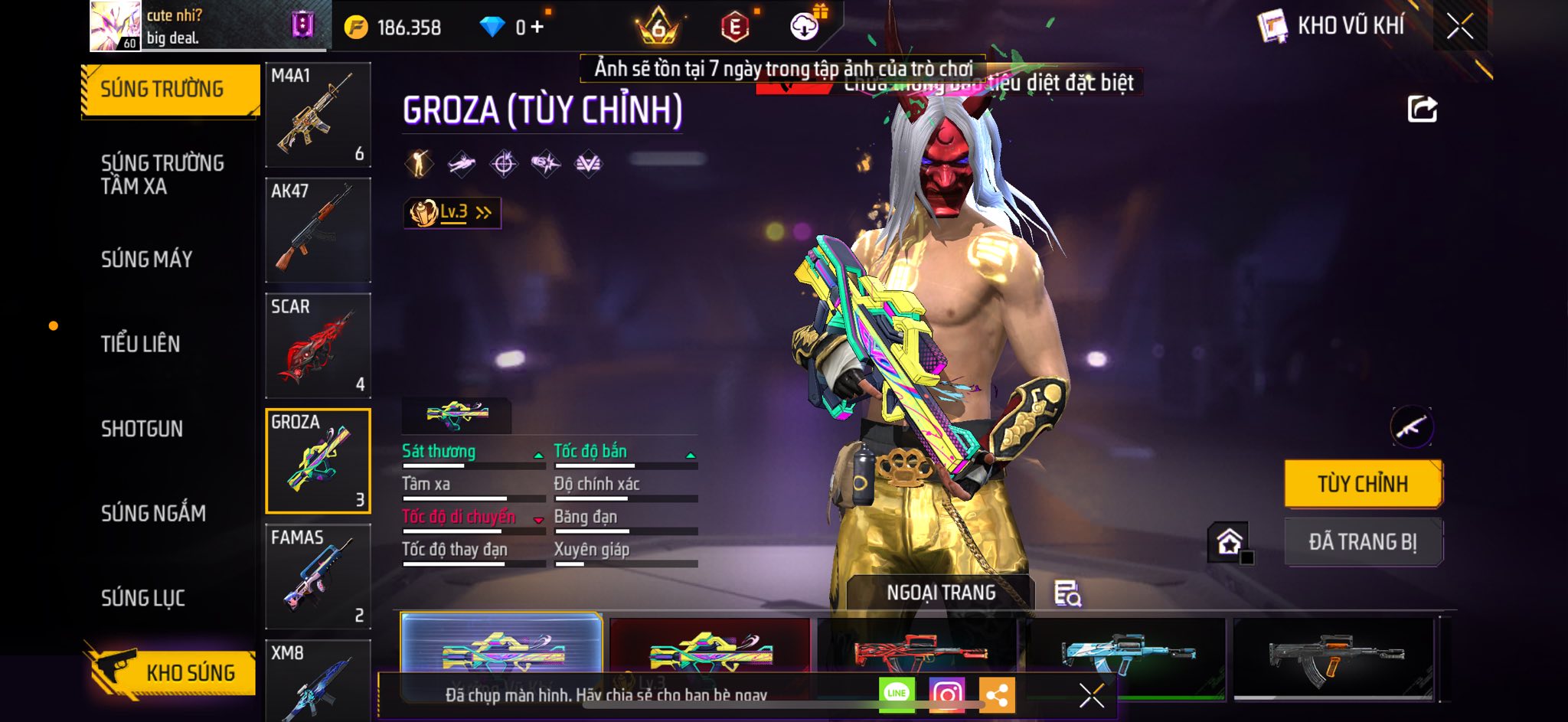Viewport: 1568px width, 722px height.
Task: Close the weapon armory screen
Action: pyautogui.click(x=1459, y=27)
